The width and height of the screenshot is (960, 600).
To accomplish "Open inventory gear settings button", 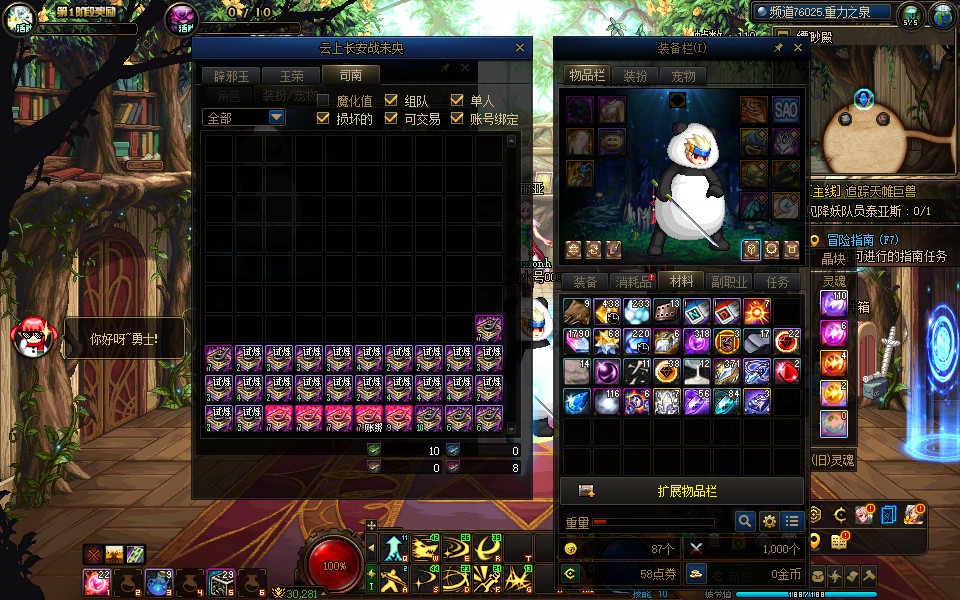I will [769, 521].
